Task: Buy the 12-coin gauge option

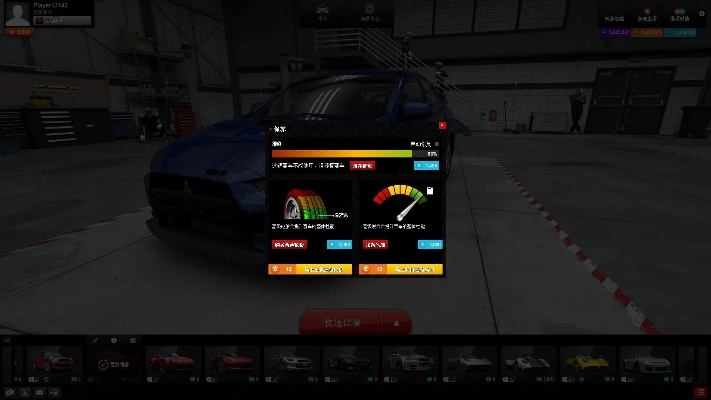Action: [x=400, y=269]
